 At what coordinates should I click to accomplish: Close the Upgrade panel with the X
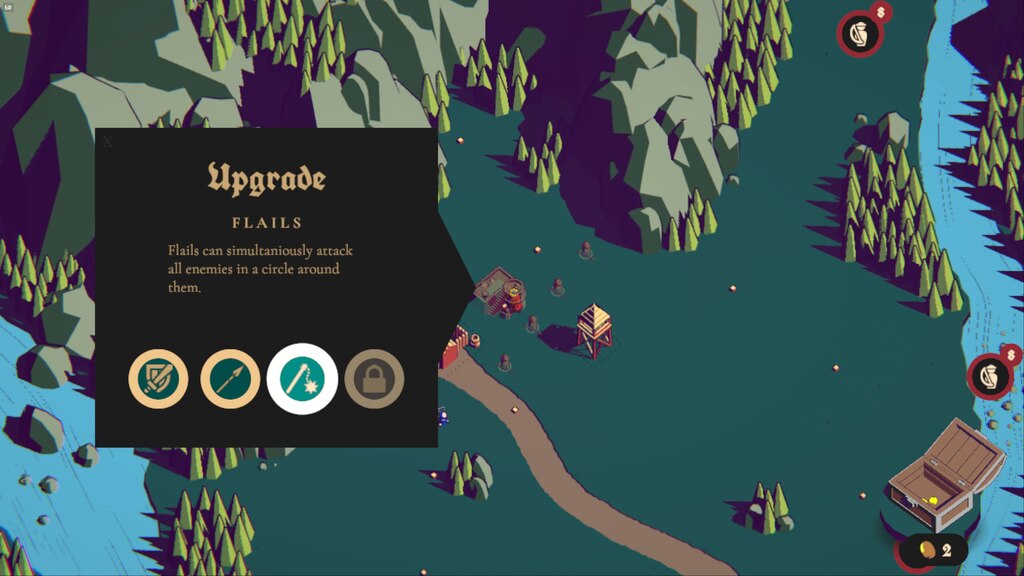(x=108, y=142)
